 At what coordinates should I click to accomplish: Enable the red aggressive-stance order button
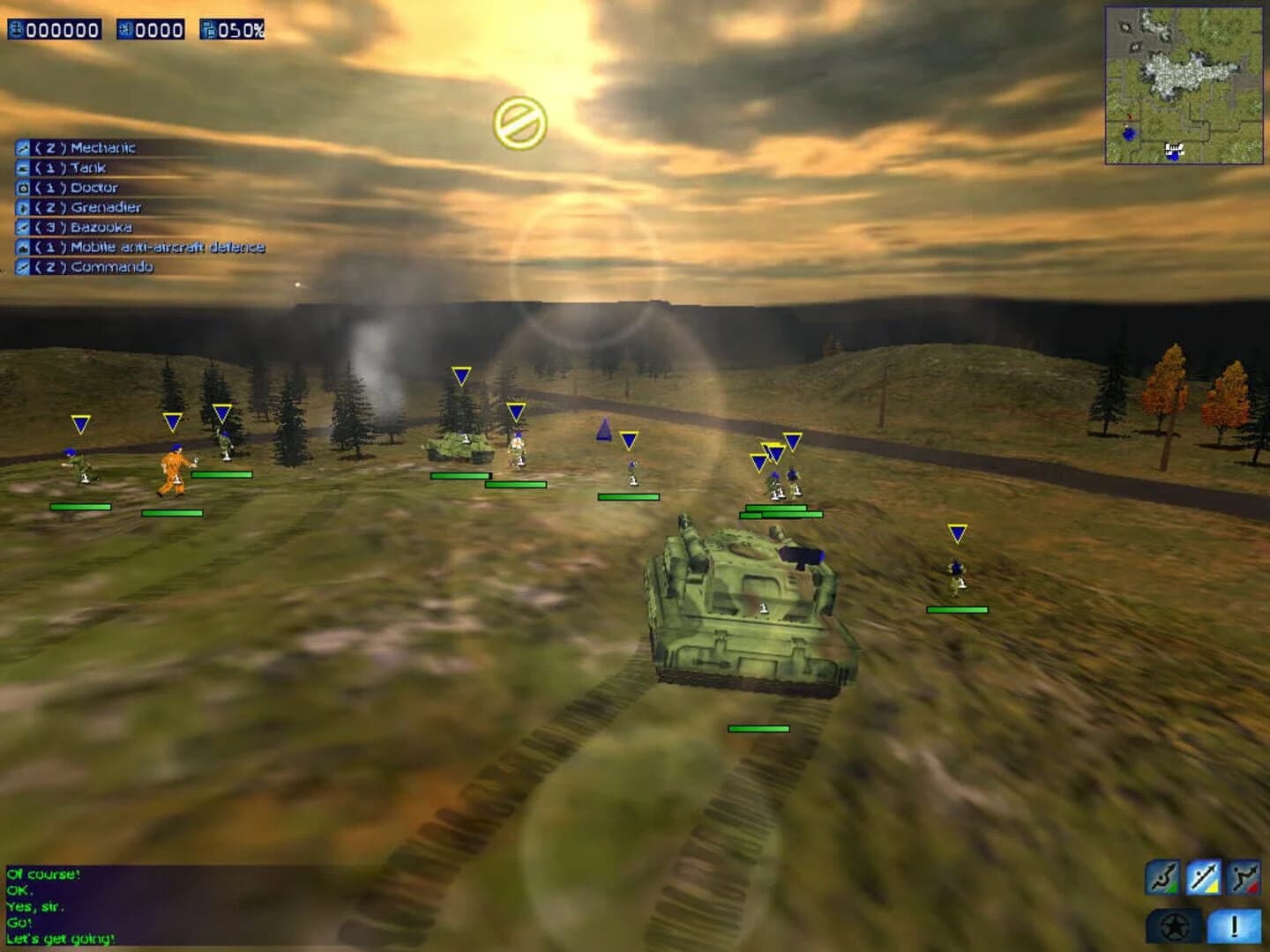[x=1243, y=877]
